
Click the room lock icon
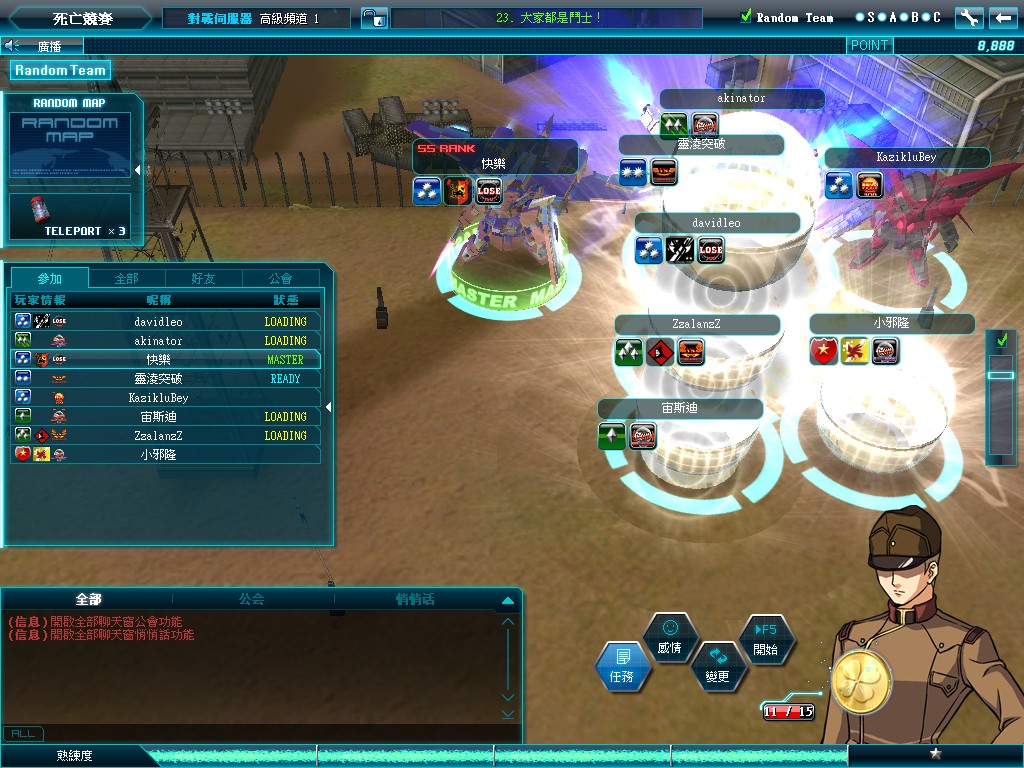373,18
